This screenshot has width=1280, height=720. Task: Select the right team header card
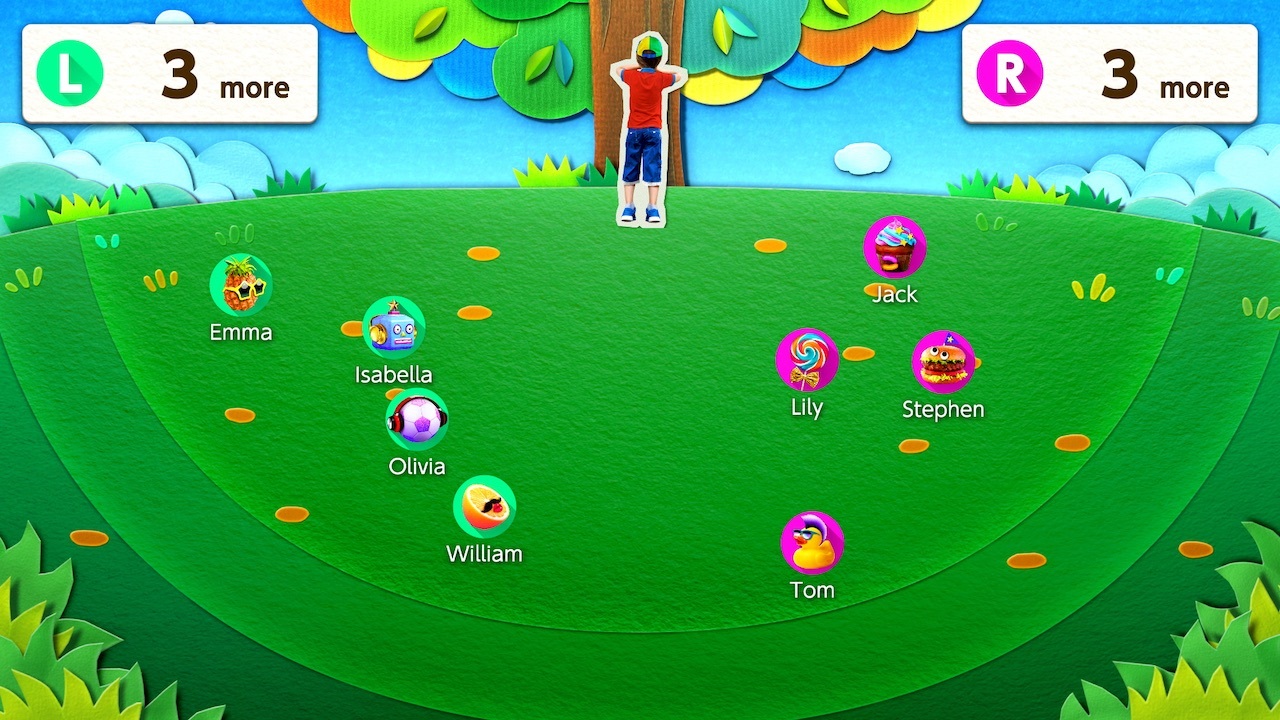pyautogui.click(x=1110, y=71)
